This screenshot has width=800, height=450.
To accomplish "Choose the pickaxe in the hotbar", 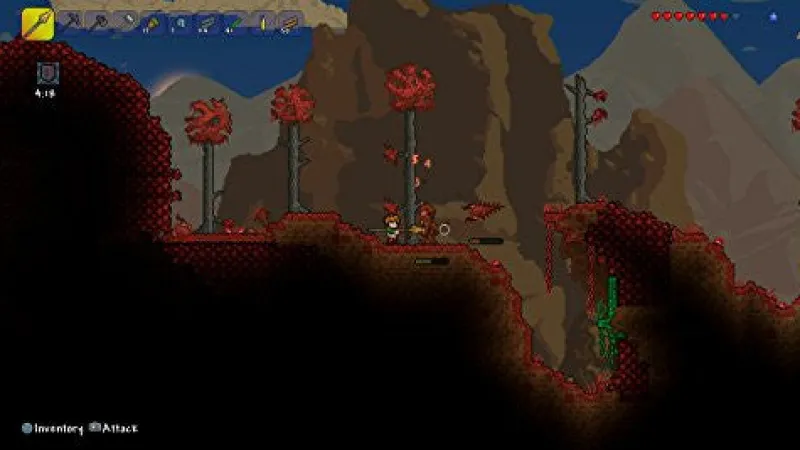I will point(74,21).
